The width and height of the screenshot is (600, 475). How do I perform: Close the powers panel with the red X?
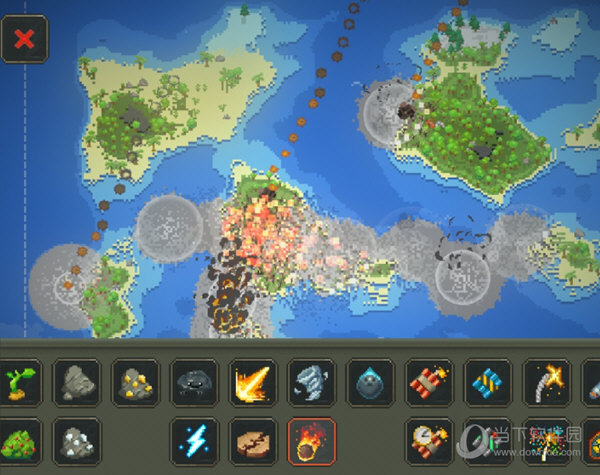pos(24,40)
